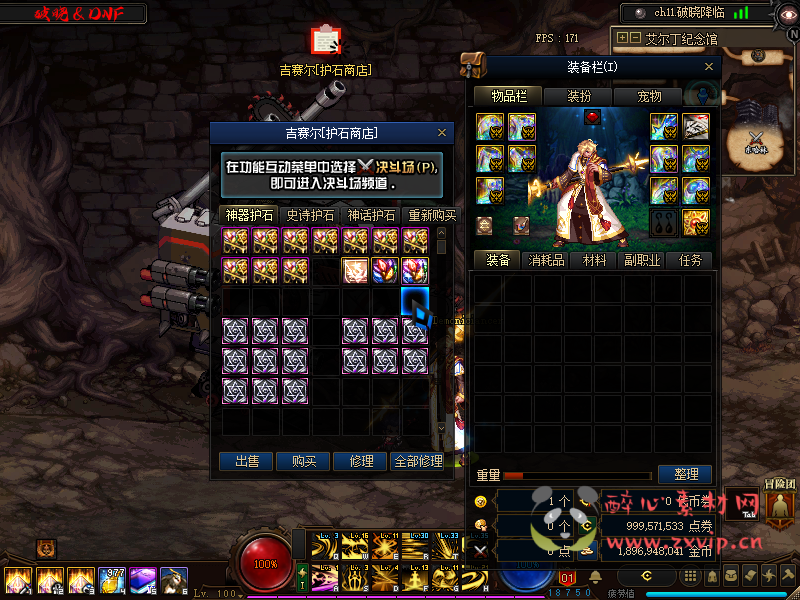Click the 出售 sell button
Screen dimensions: 800x600
(x=247, y=461)
